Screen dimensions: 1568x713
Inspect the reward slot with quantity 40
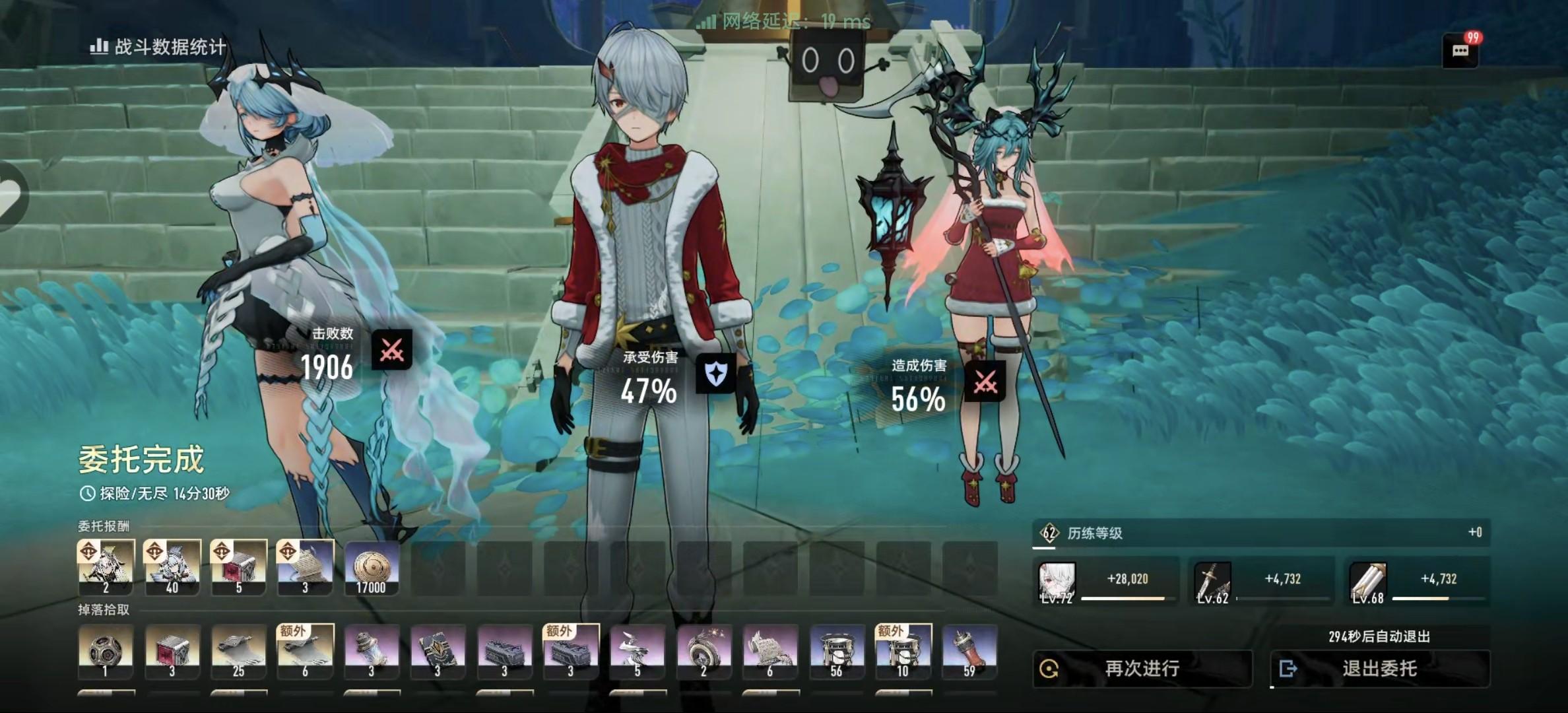click(172, 568)
